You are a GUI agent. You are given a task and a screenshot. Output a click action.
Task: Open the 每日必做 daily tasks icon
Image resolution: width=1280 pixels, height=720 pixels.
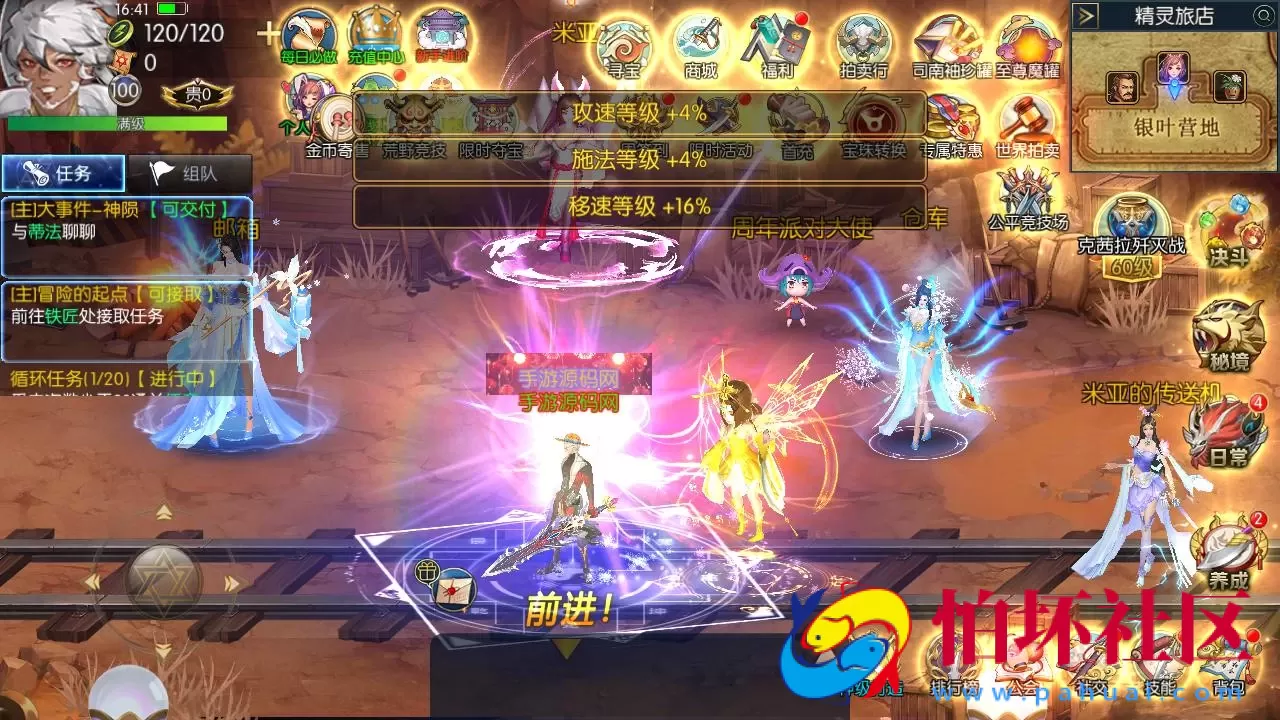310,35
